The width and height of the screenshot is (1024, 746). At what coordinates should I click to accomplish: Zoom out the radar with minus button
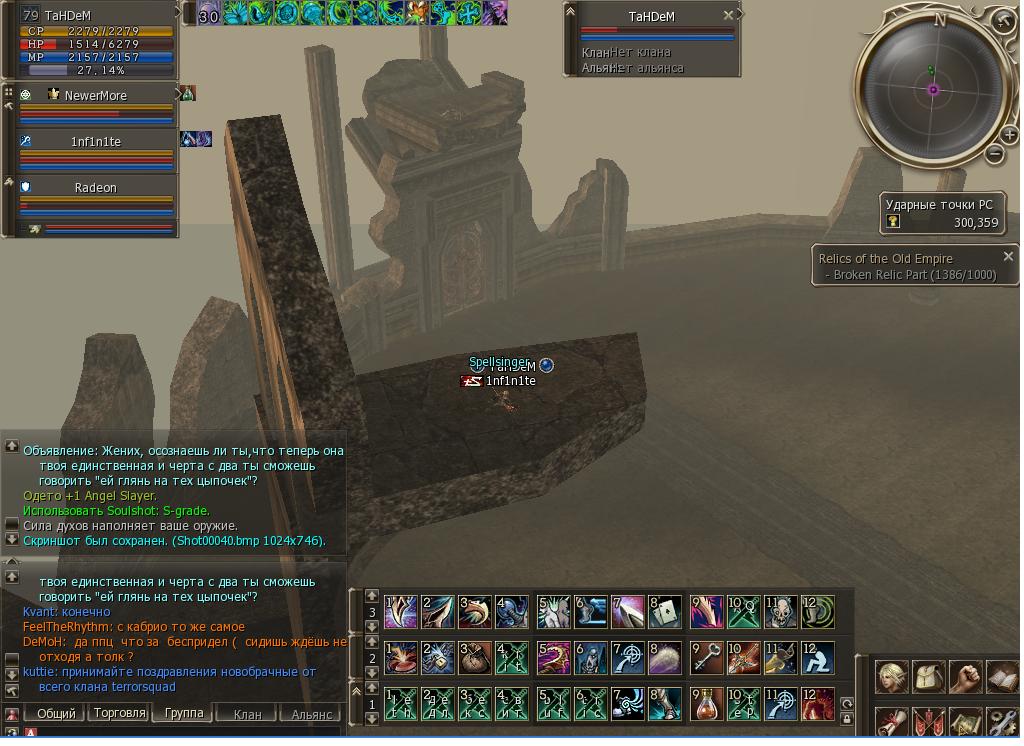(994, 154)
